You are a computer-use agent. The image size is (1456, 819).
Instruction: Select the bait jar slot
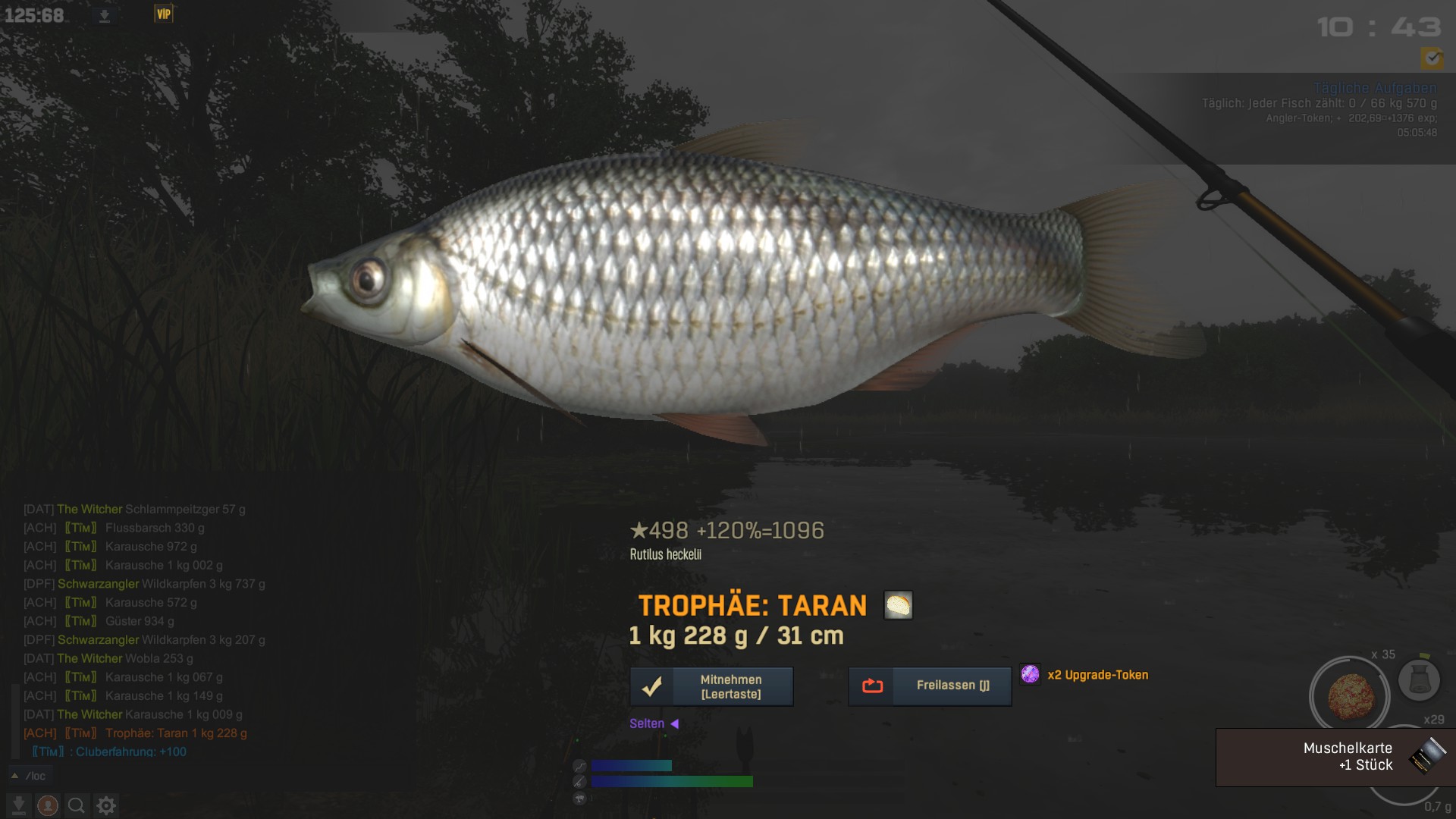pos(1419,679)
